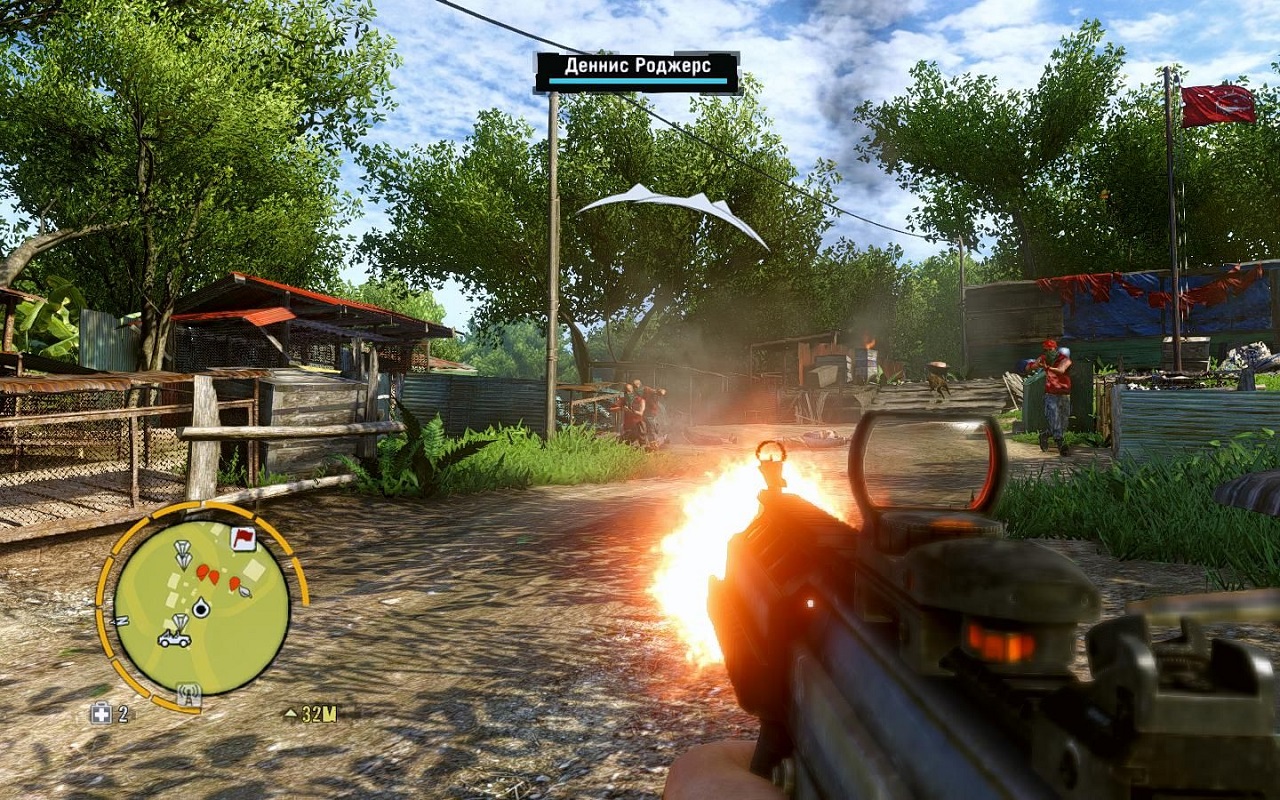The height and width of the screenshot is (800, 1280).
Task: Click the circular minimap
Action: 201,607
